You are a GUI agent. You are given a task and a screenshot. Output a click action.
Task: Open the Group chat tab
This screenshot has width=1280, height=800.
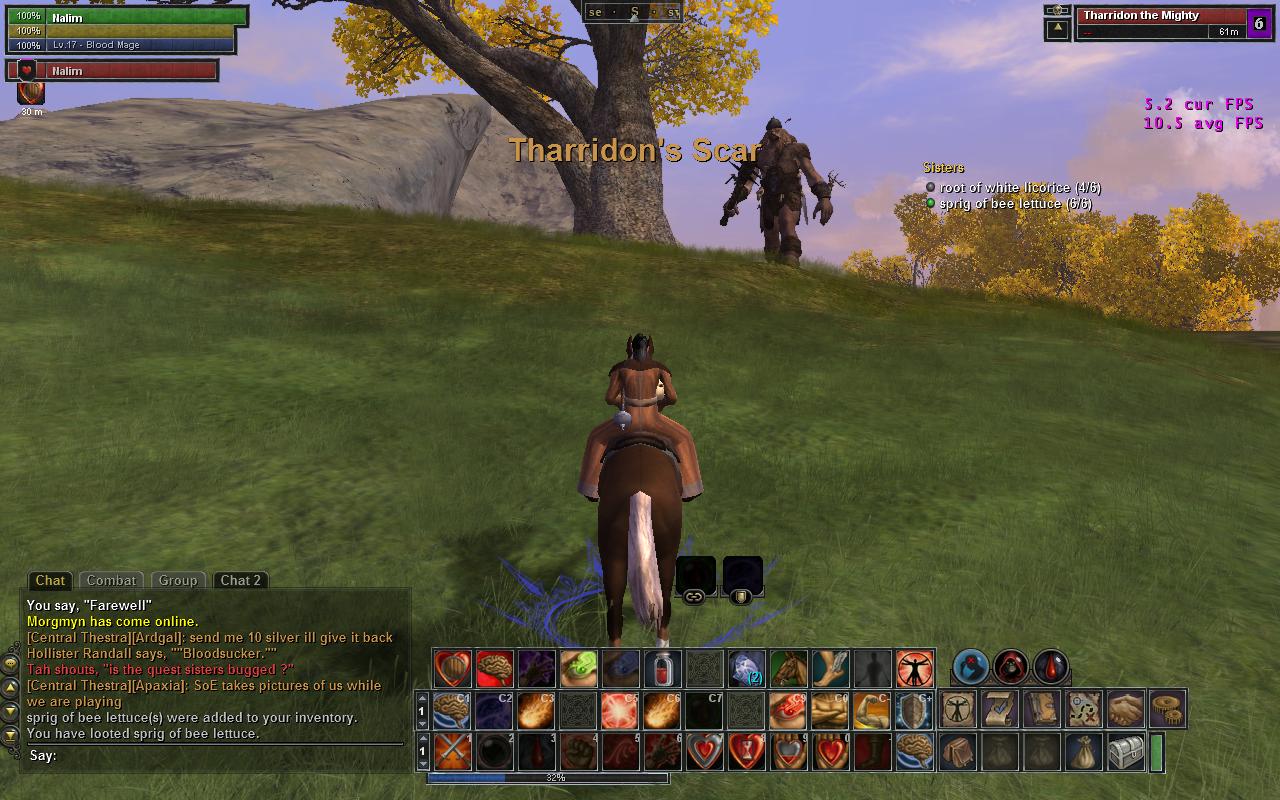(177, 580)
